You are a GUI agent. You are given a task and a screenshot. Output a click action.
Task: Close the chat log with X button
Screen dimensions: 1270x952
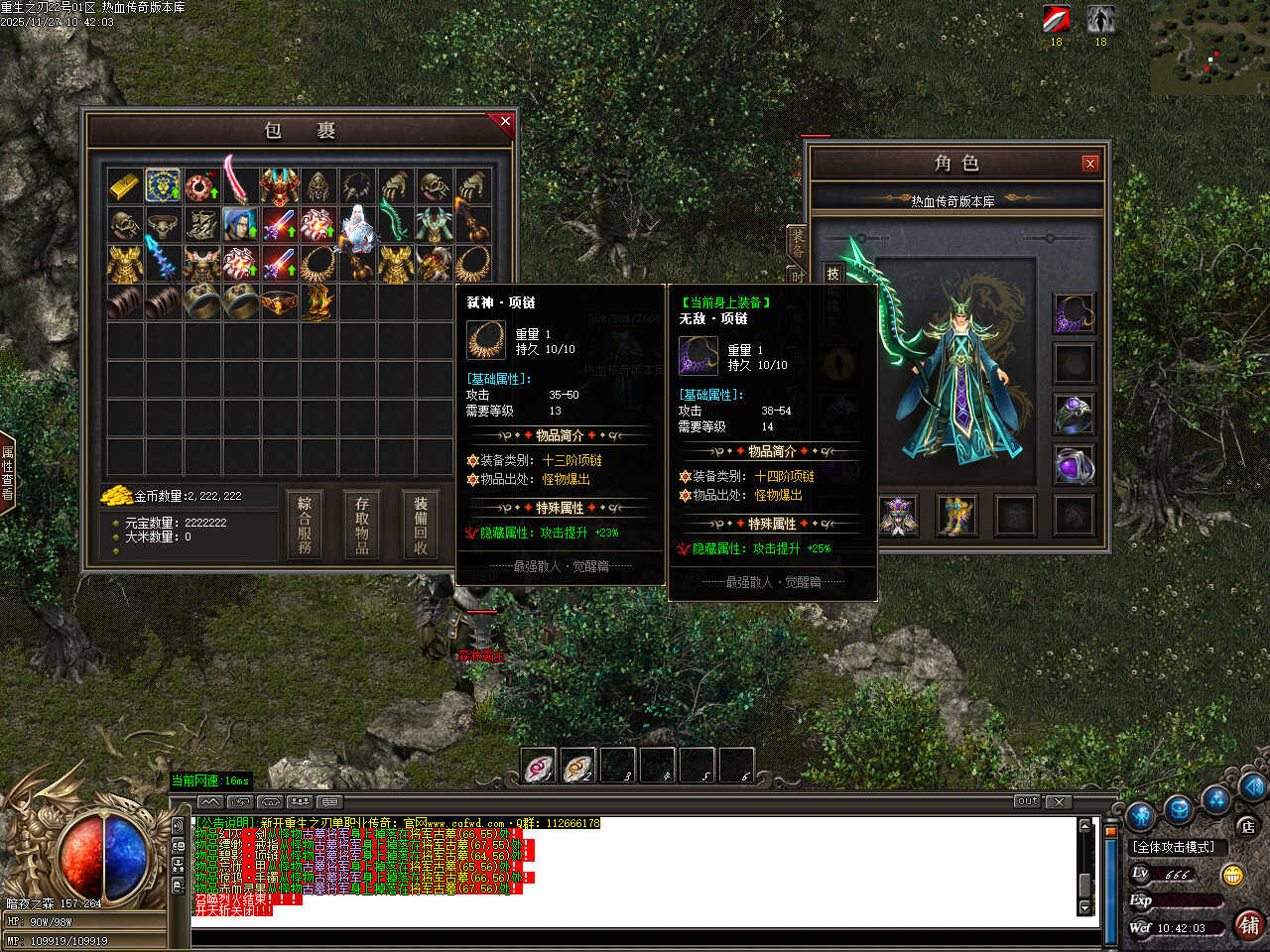pos(1059,801)
